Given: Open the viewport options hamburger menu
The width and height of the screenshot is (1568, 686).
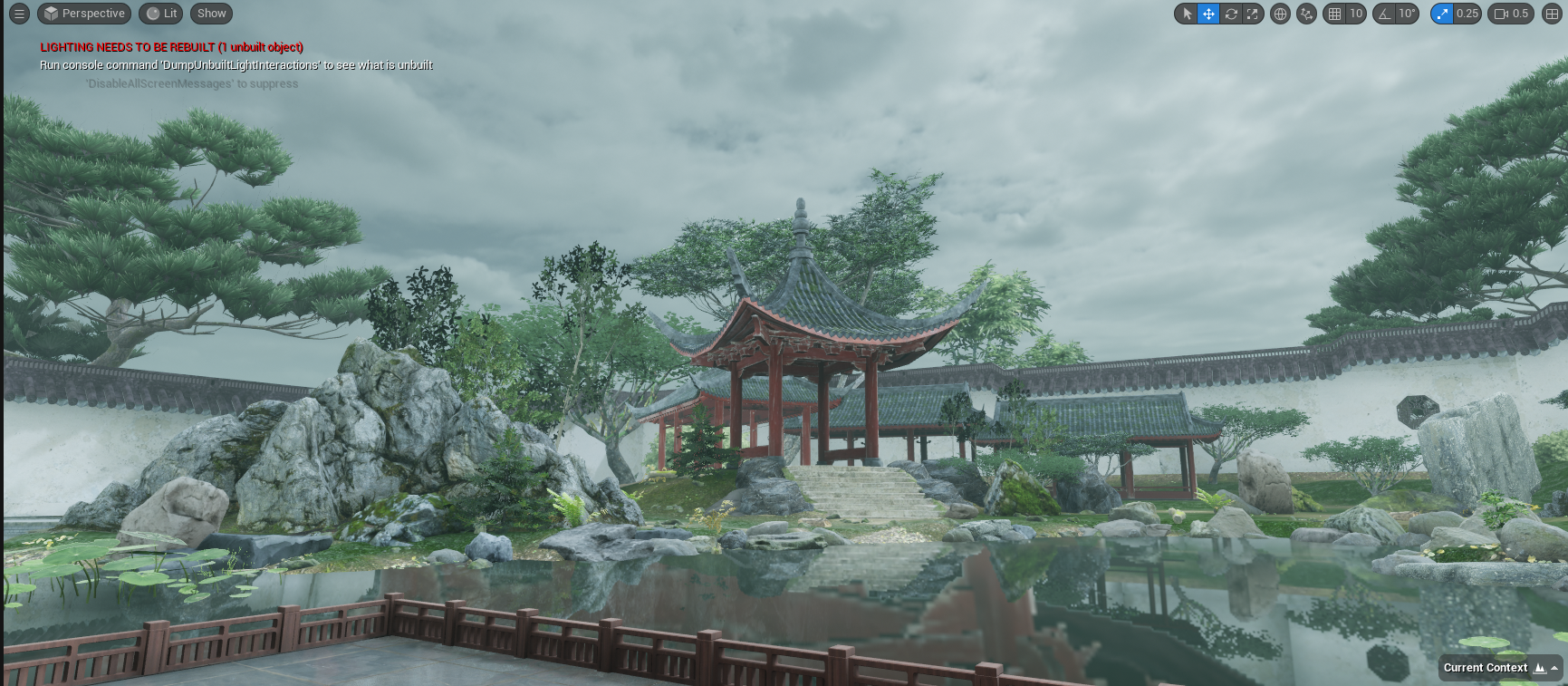Looking at the screenshot, I should [18, 14].
